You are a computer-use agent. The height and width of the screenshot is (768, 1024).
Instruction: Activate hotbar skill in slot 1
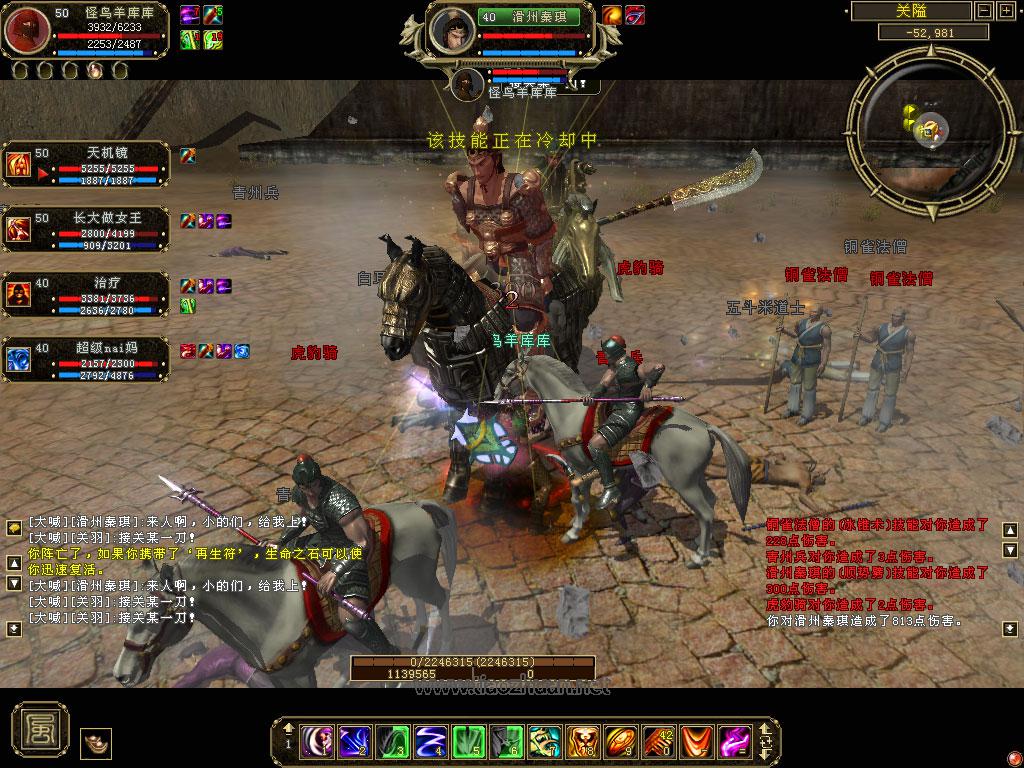(318, 741)
